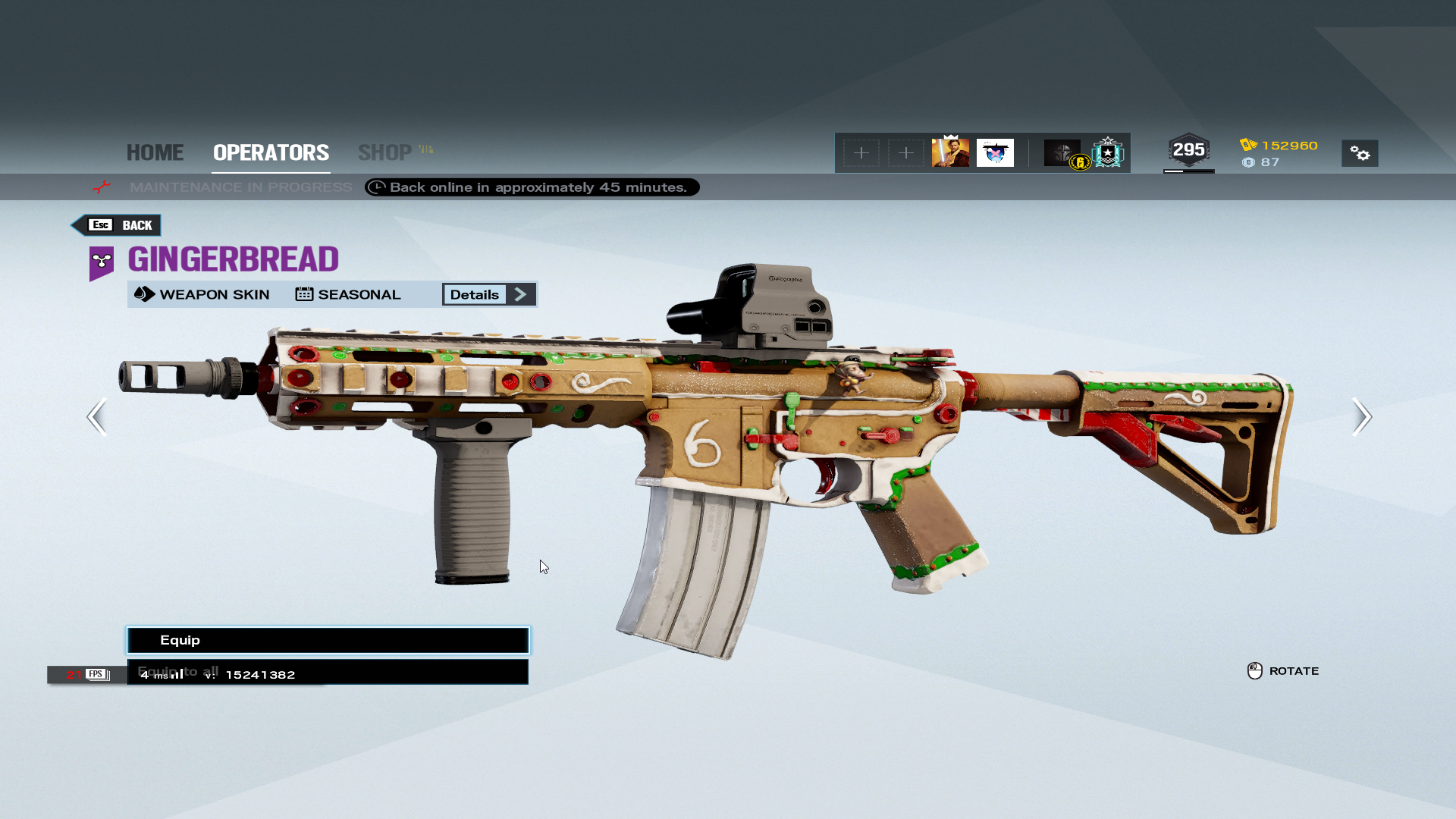The width and height of the screenshot is (1456, 819).
Task: Show the next weapon skin with right arrow
Action: pyautogui.click(x=1361, y=416)
